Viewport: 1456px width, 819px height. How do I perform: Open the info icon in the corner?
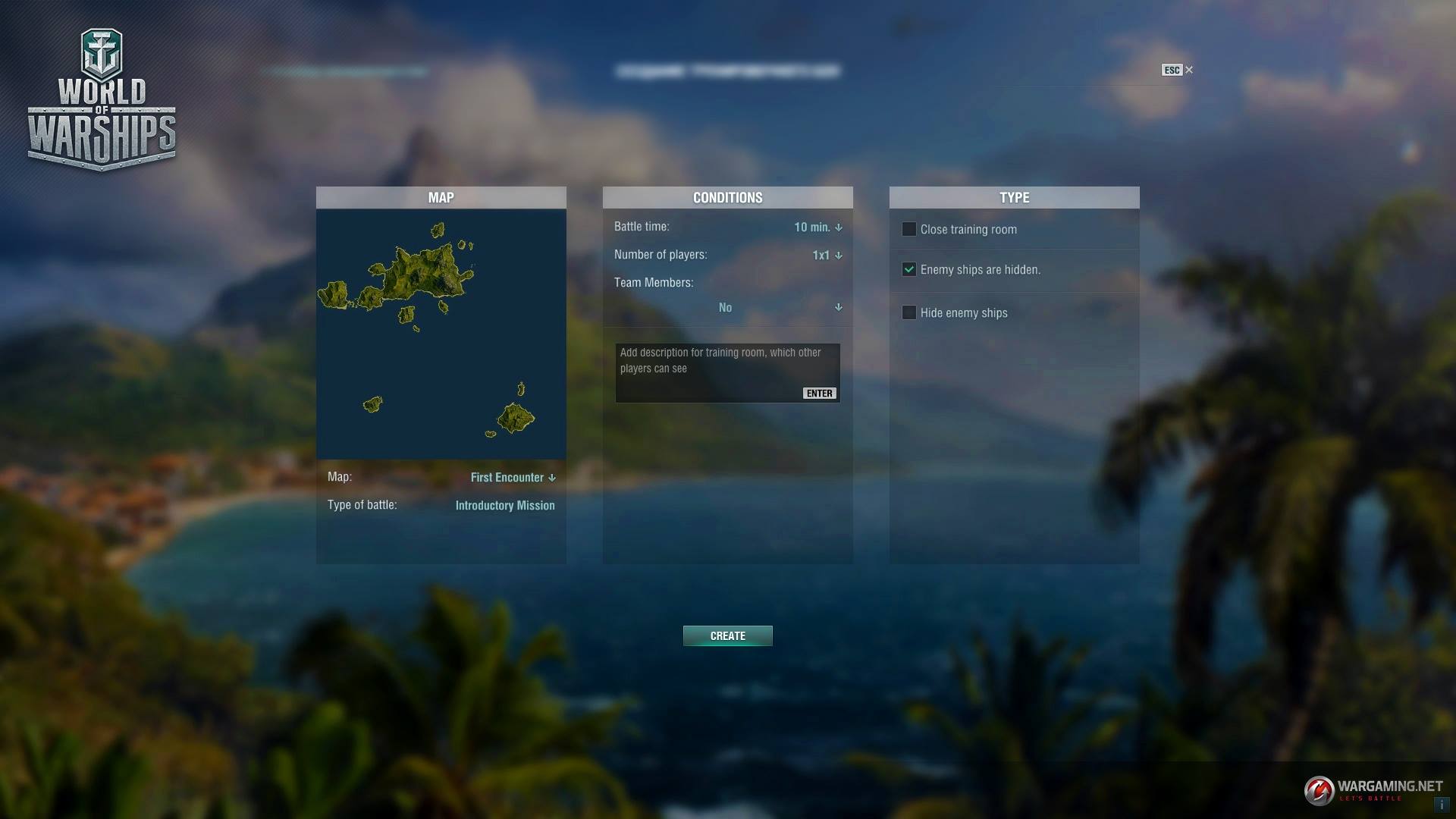tap(1441, 805)
